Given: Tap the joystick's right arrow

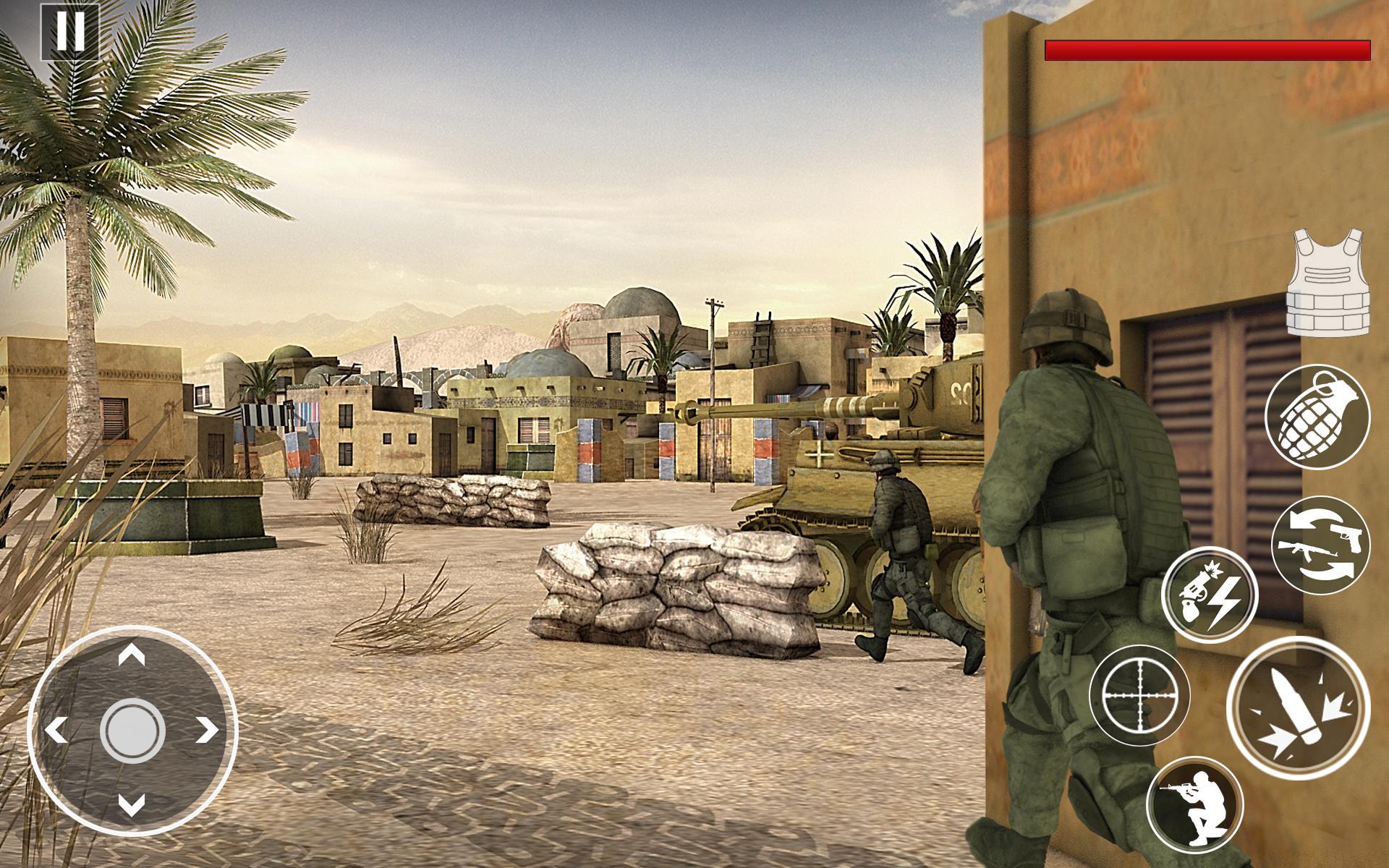Looking at the screenshot, I should tap(207, 731).
